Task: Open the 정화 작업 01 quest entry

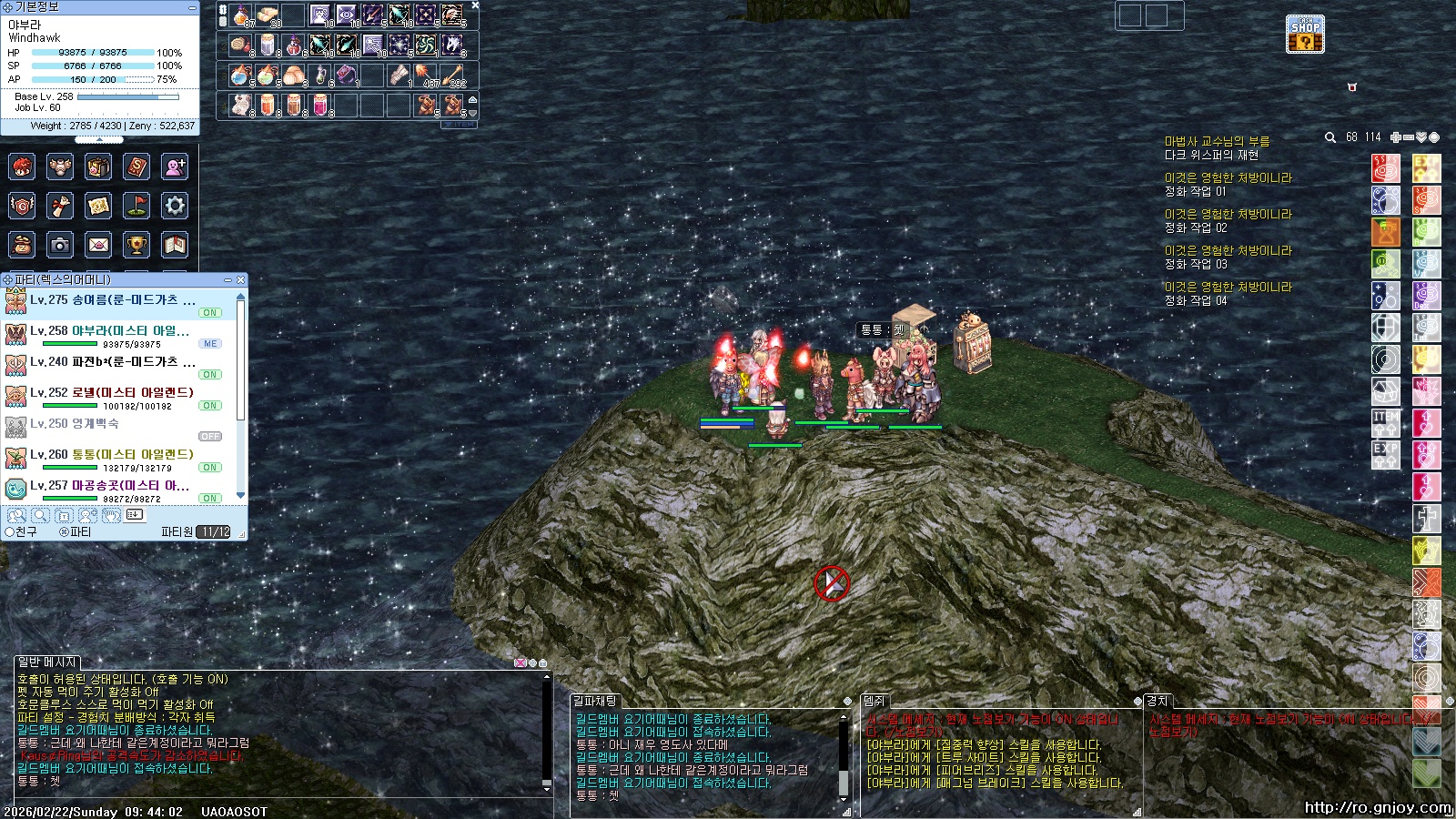Action: pos(1196,191)
